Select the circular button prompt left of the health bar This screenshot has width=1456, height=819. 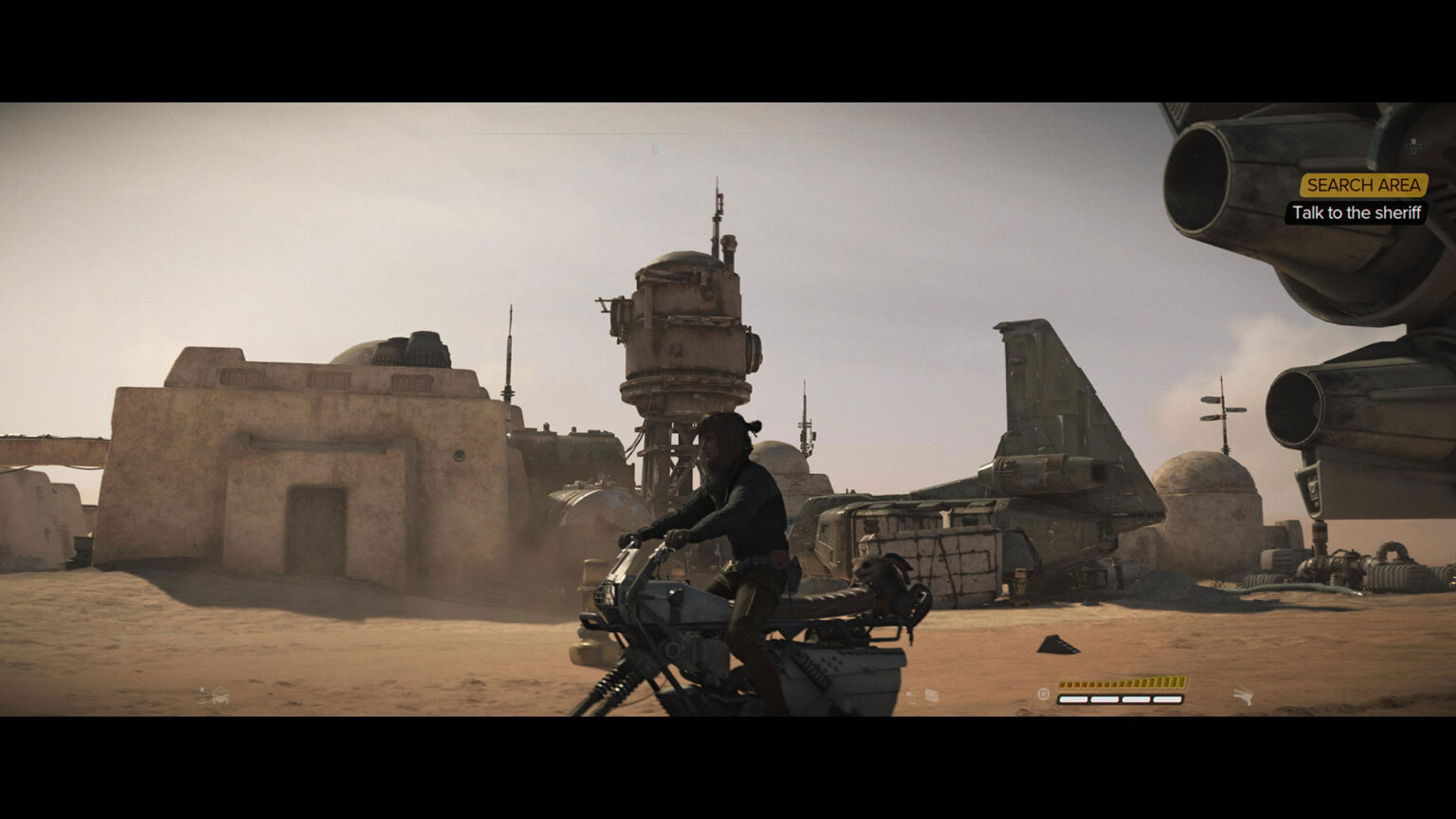[1043, 694]
